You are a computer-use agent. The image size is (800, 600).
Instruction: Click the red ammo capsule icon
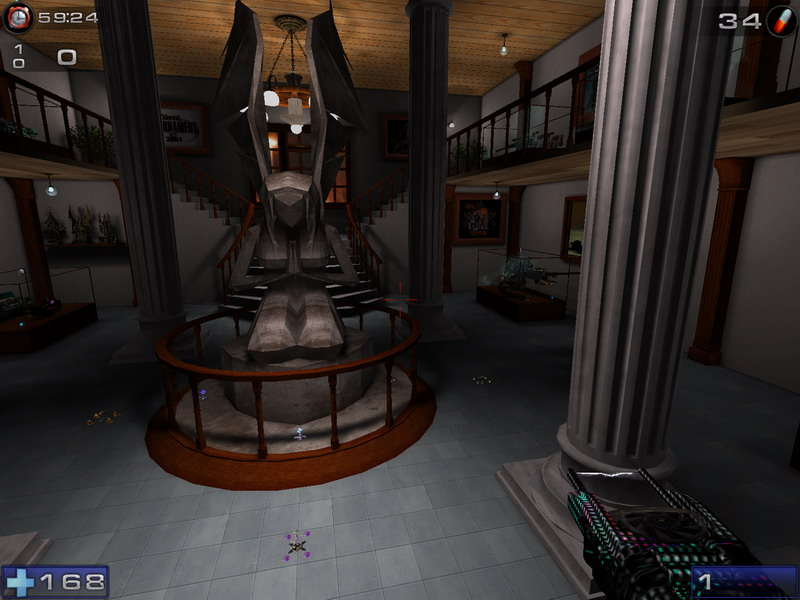[x=780, y=20]
